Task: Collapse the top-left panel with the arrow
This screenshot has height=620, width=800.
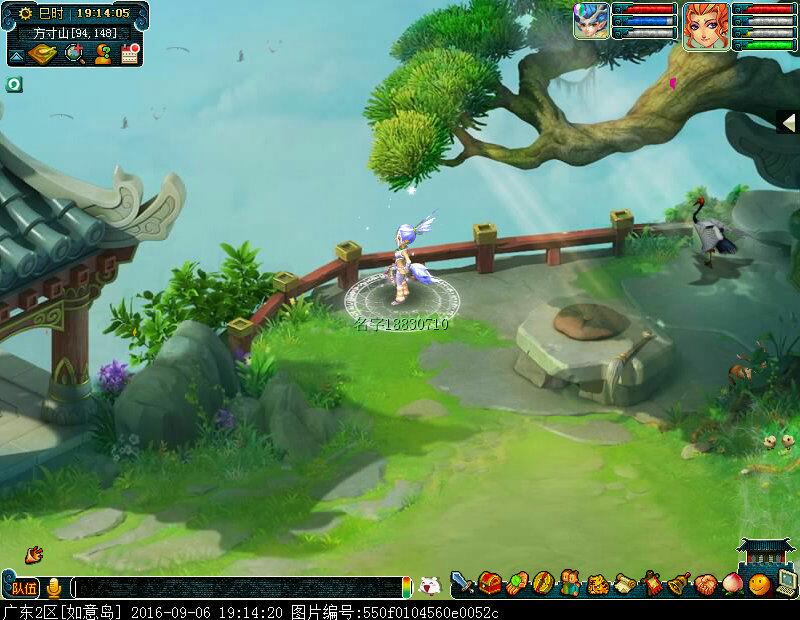Action: (x=16, y=54)
